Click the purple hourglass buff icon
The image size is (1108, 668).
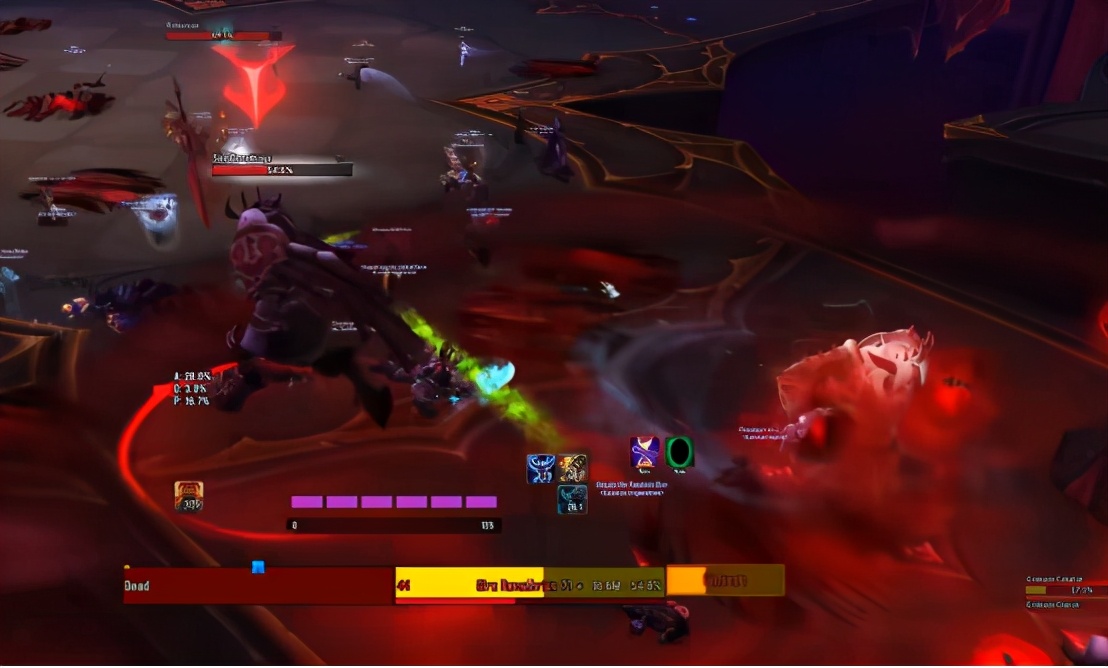(645, 452)
